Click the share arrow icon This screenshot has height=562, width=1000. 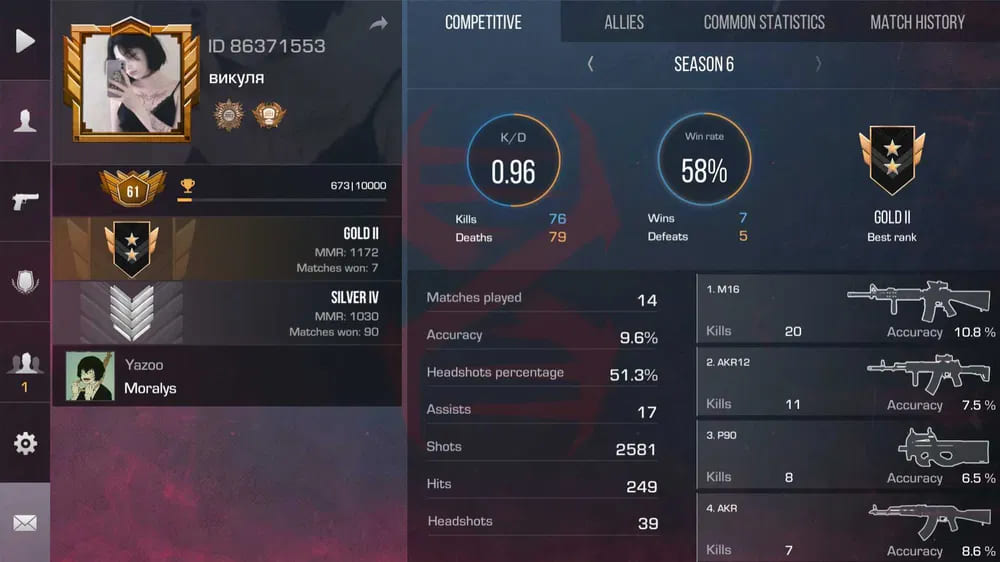(378, 24)
